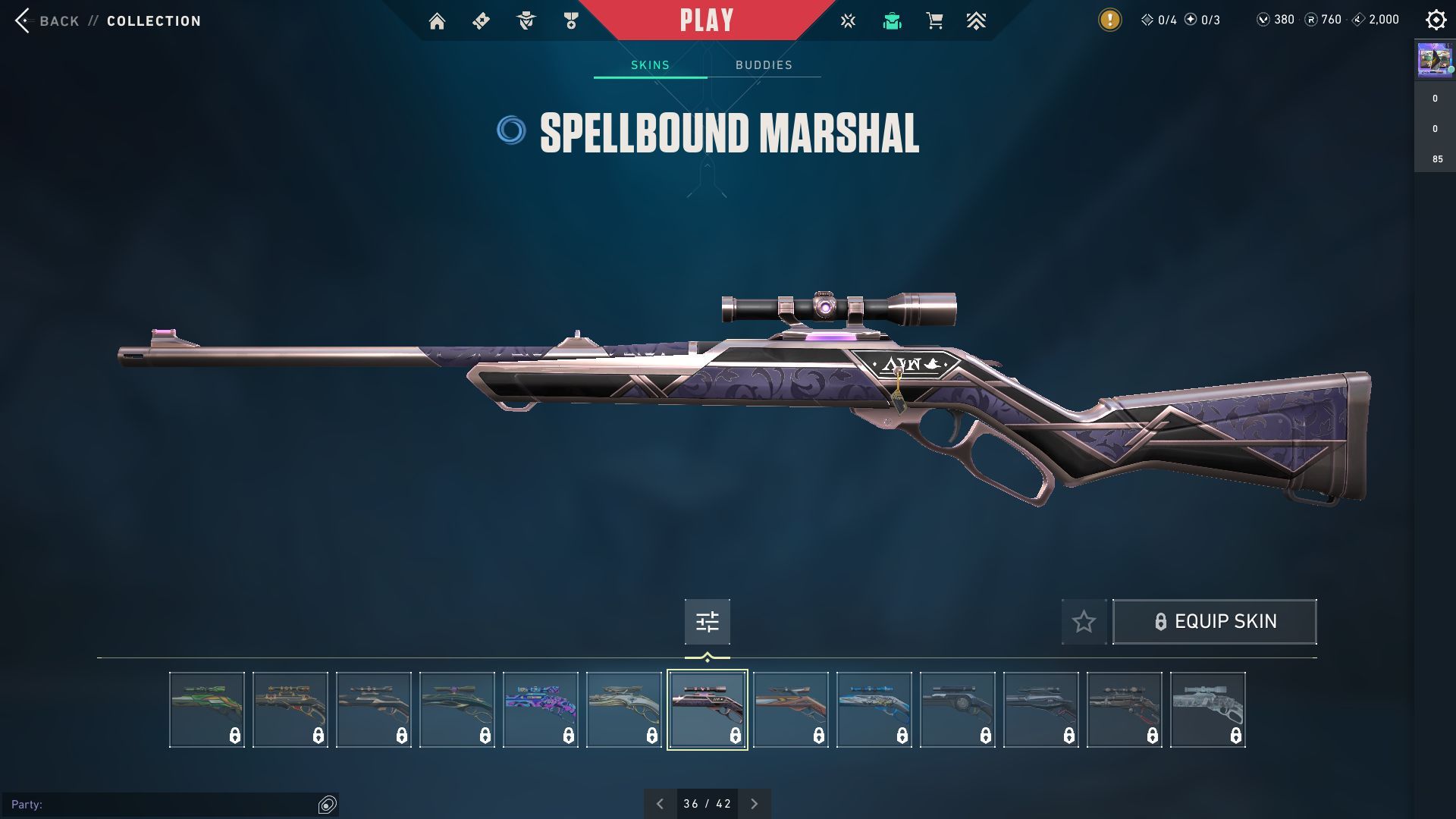Open the settings gear icon
This screenshot has height=819, width=1456.
coord(1436,20)
